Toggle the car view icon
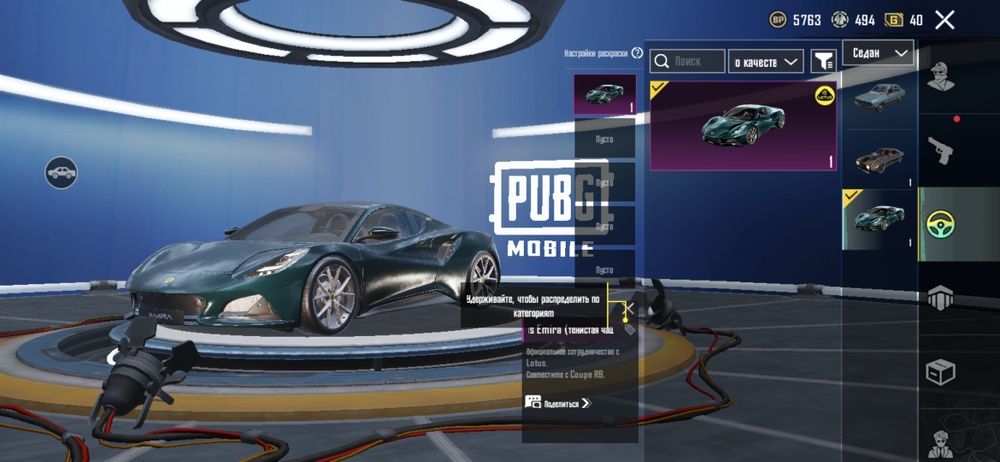Image resolution: width=1000 pixels, height=462 pixels. 61,172
